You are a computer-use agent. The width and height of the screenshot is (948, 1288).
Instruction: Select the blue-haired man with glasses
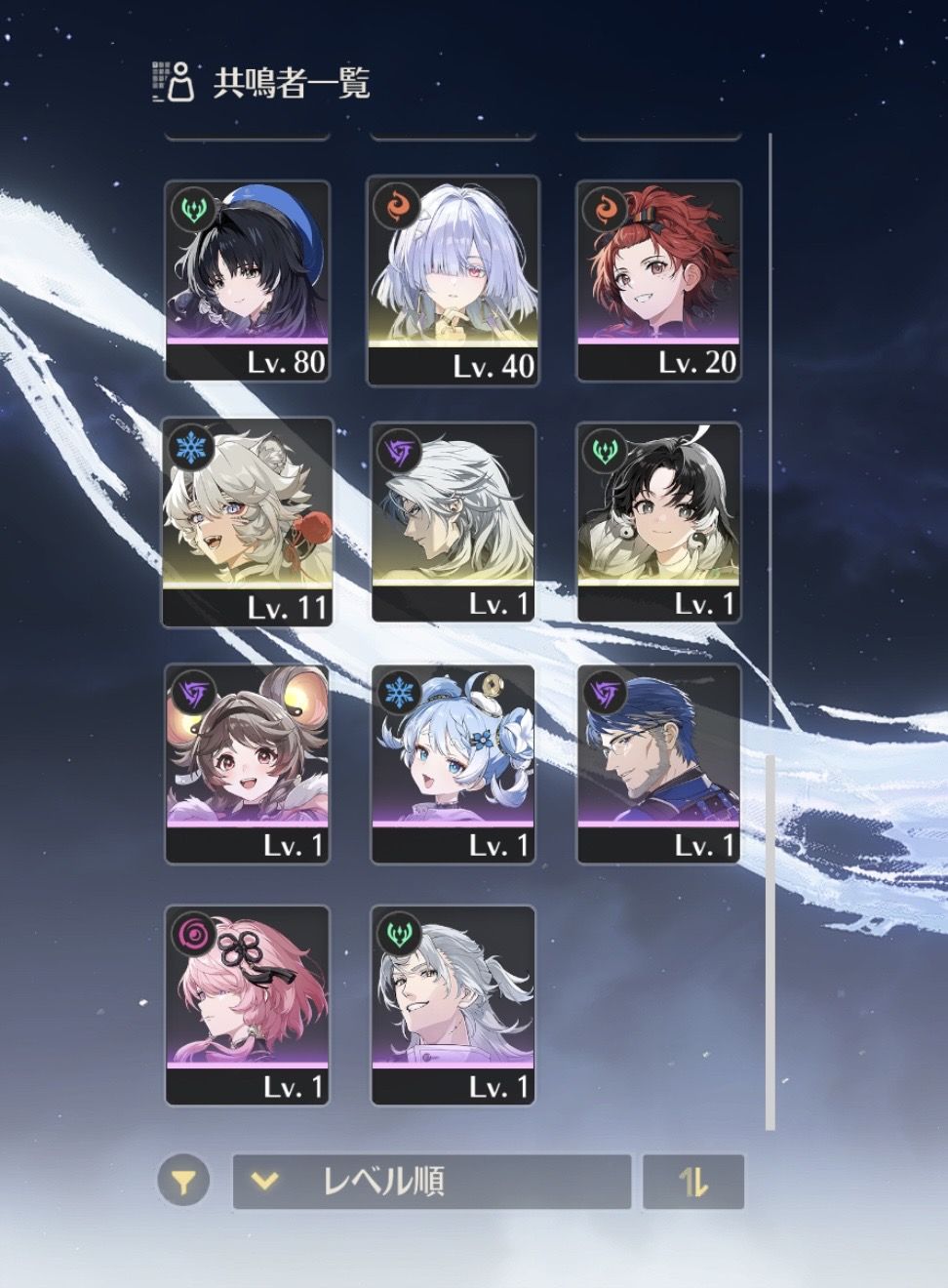click(x=659, y=764)
